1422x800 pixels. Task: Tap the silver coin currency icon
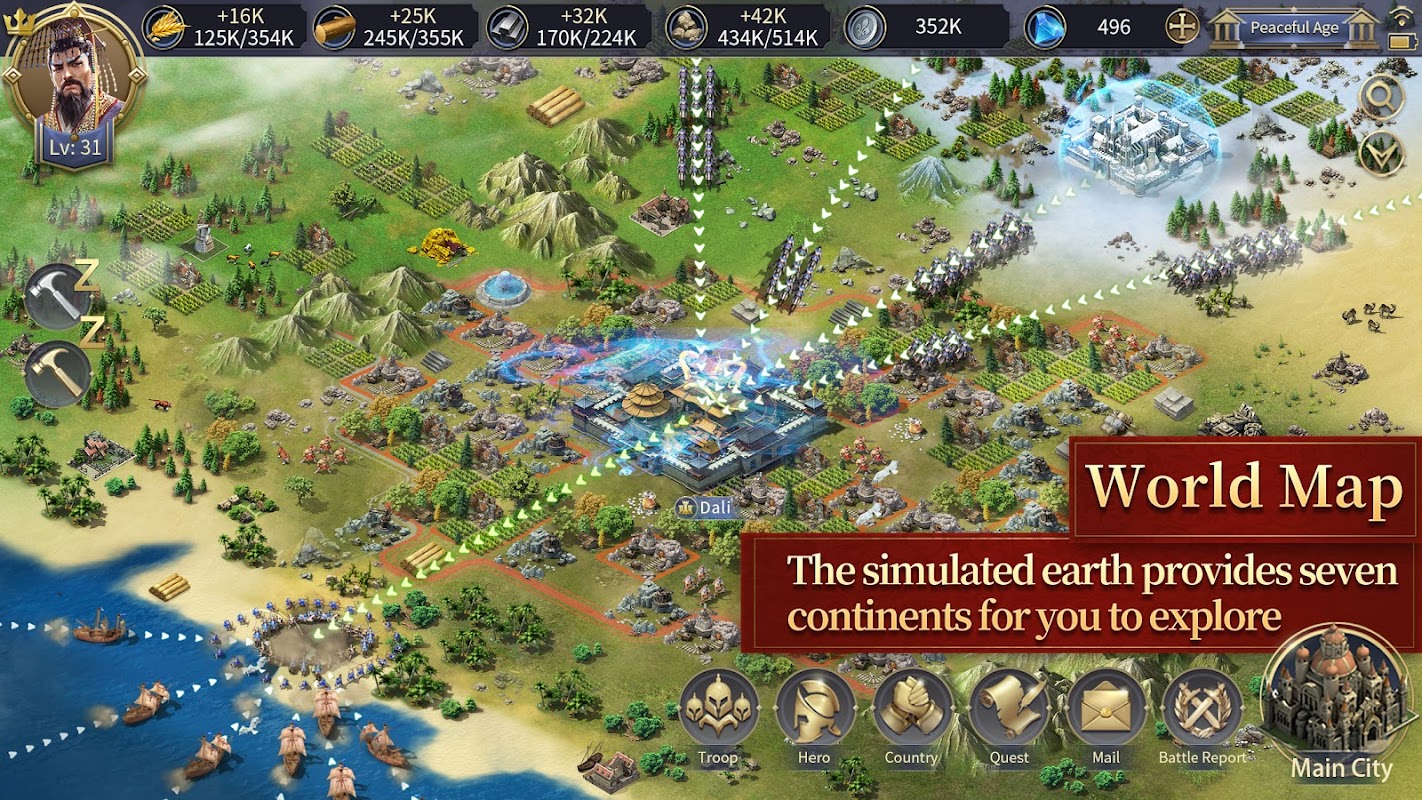pyautogui.click(x=863, y=27)
